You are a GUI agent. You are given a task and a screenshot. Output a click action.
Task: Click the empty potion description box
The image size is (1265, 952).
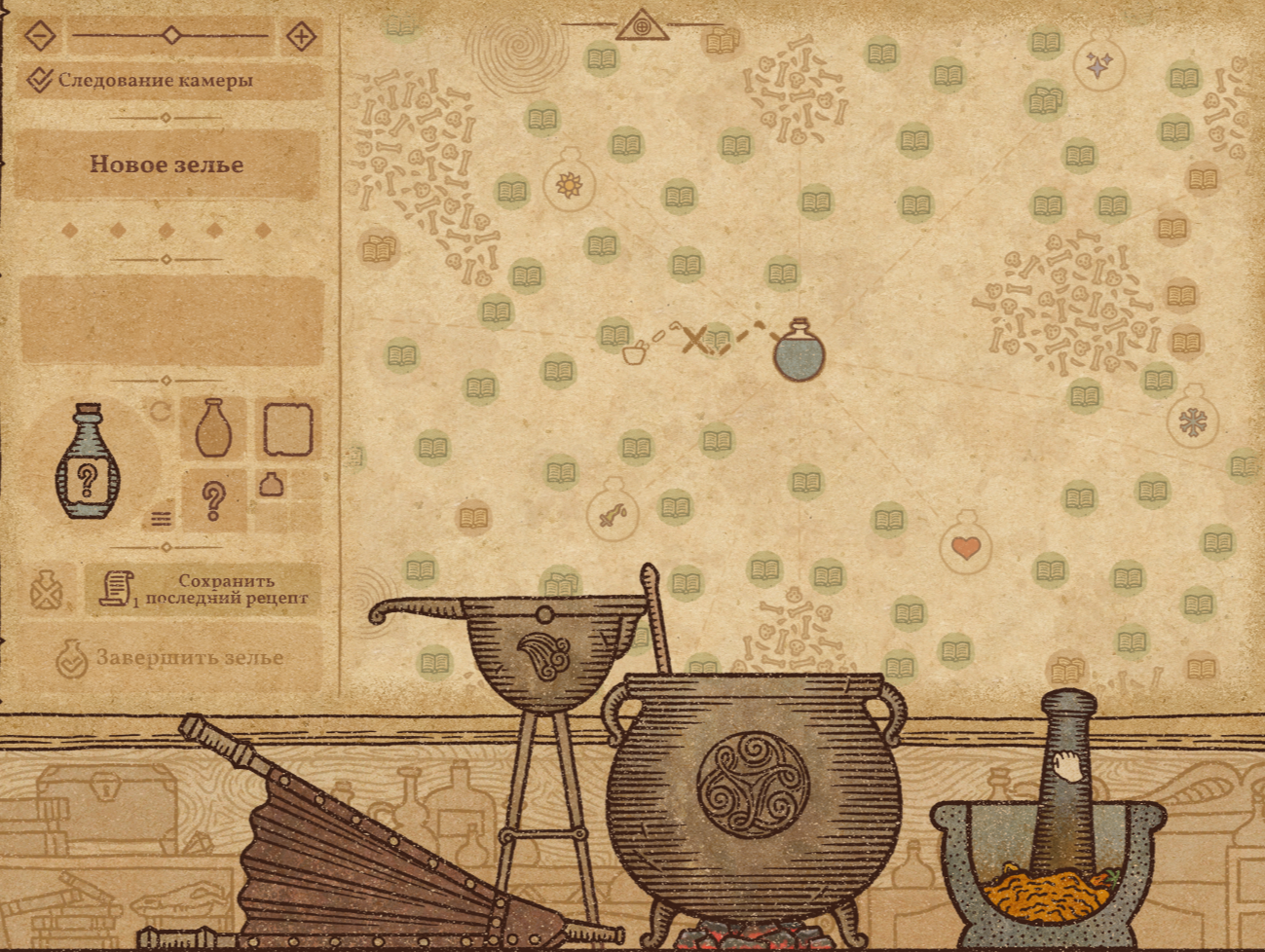pos(171,320)
